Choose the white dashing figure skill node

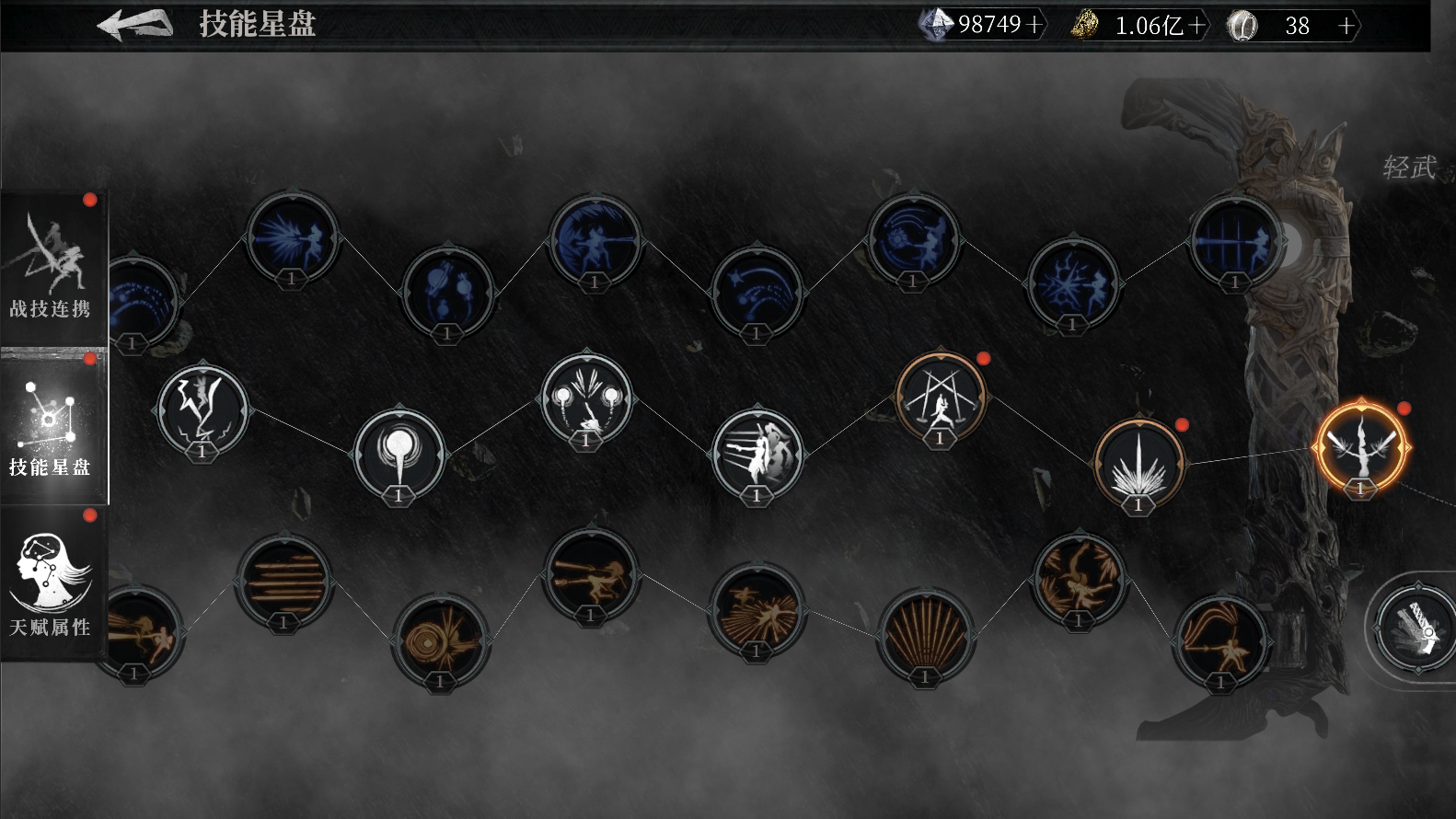coord(757,453)
